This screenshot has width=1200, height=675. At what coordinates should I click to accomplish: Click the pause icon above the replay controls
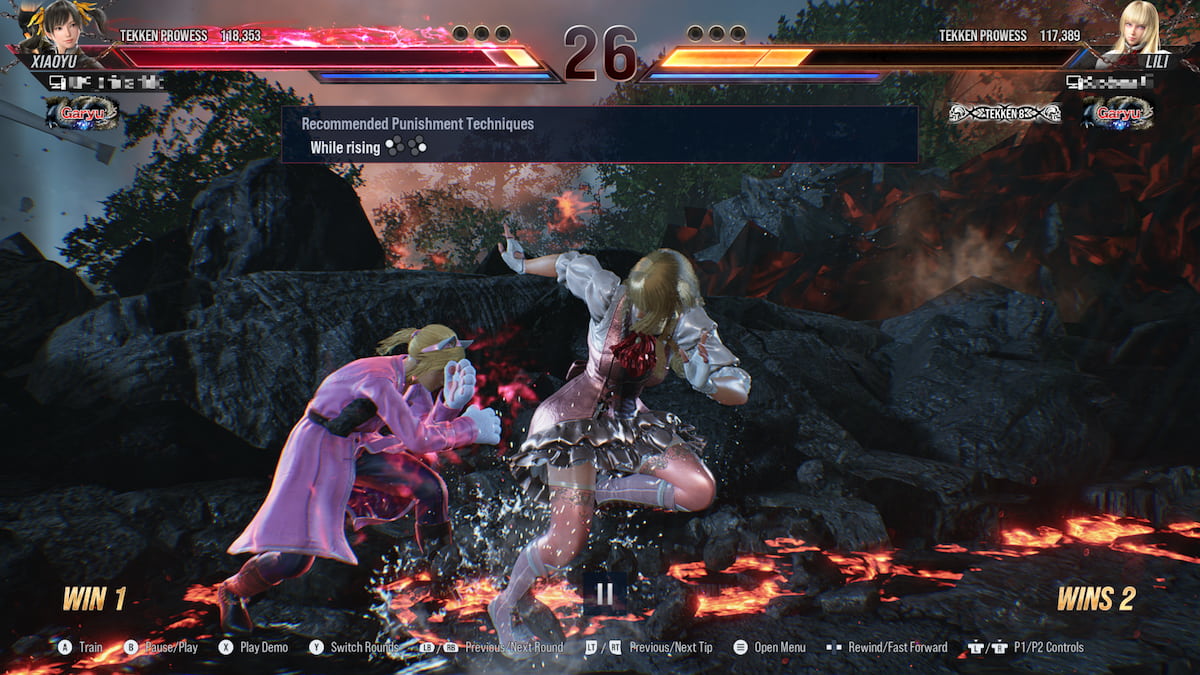(604, 594)
